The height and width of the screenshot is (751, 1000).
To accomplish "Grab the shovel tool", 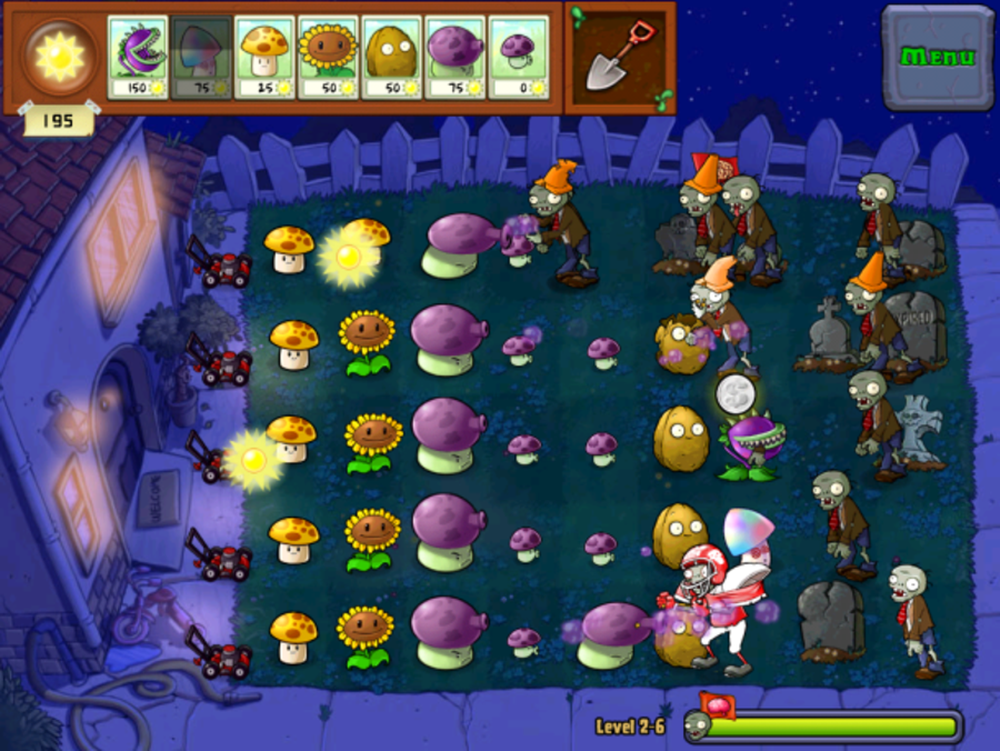I will 617,56.
